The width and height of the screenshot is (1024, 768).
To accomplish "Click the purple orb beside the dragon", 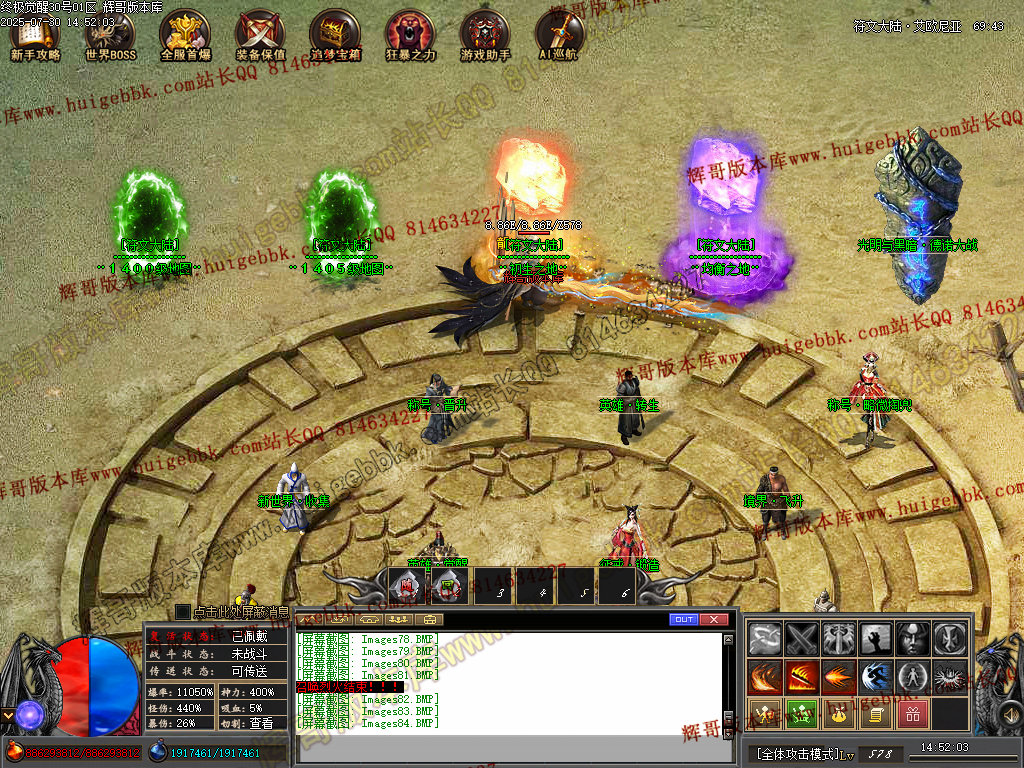I will (28, 714).
